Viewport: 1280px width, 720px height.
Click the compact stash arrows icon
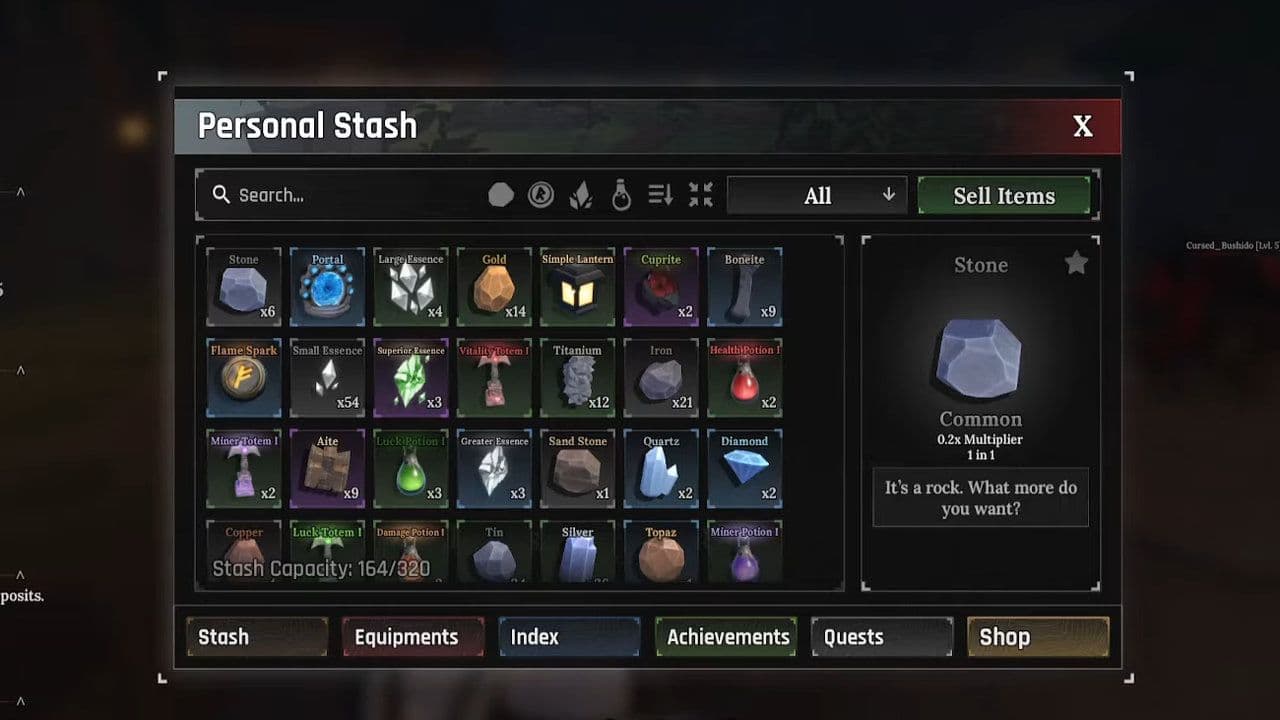(700, 195)
